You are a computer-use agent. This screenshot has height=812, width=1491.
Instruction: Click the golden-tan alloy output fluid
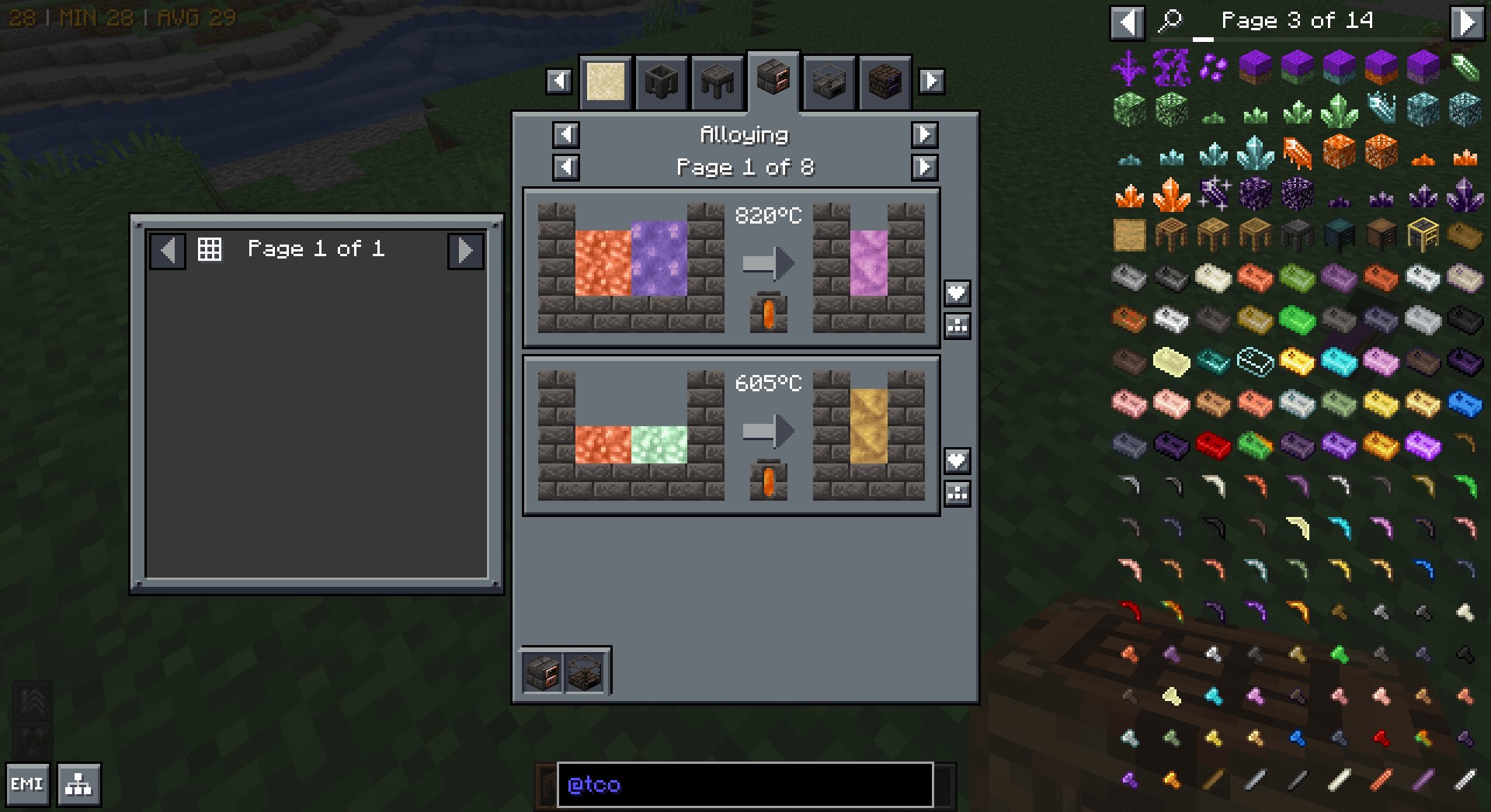[x=868, y=425]
